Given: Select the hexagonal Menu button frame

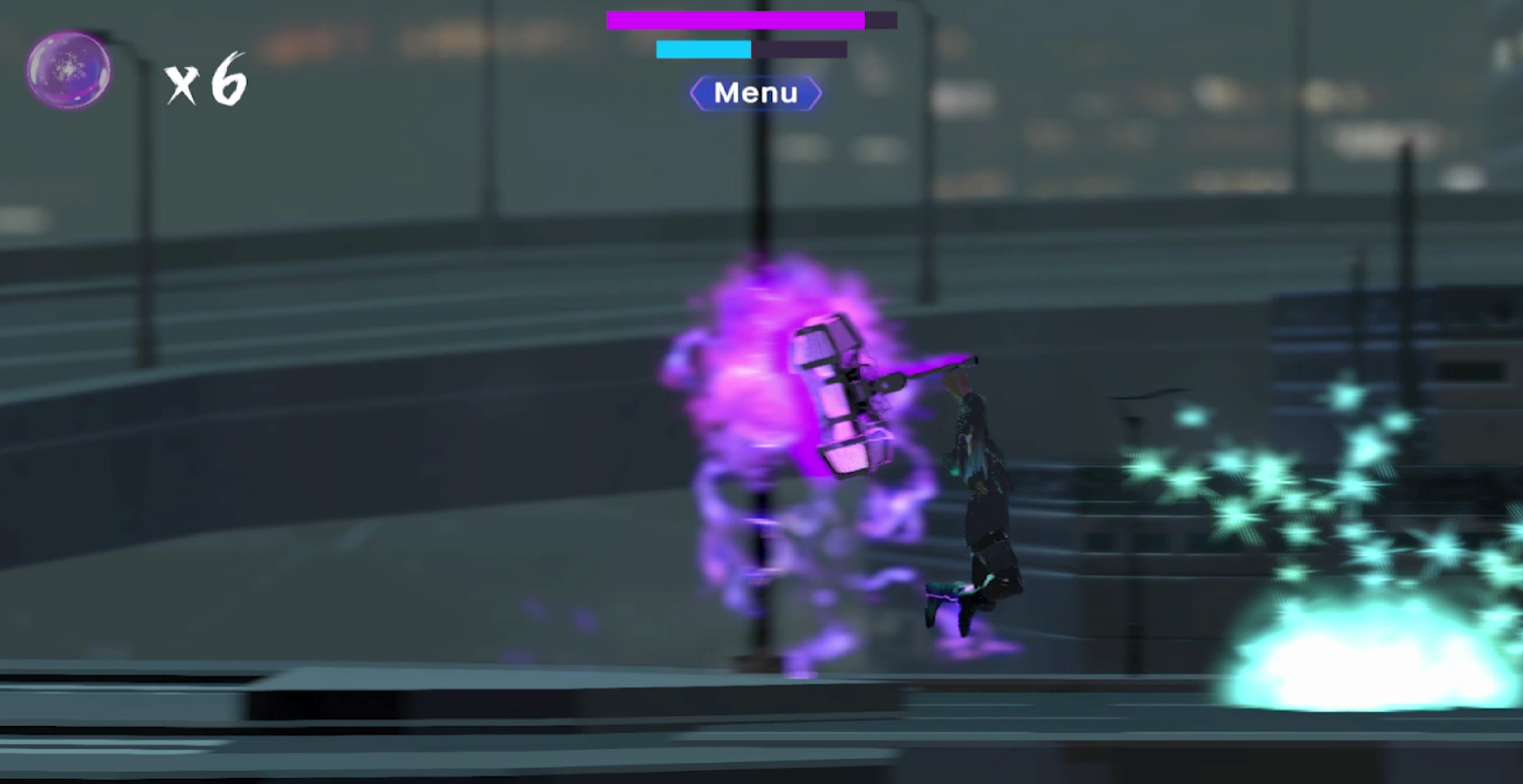Looking at the screenshot, I should pos(755,93).
